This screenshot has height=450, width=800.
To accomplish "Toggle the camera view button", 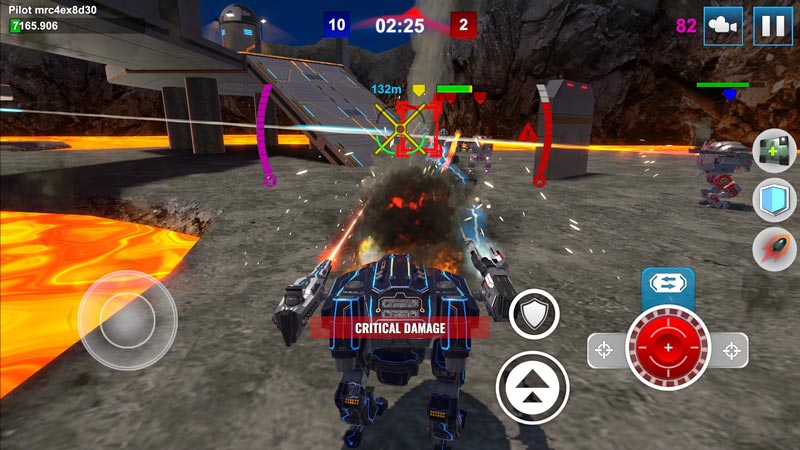I will (x=723, y=25).
